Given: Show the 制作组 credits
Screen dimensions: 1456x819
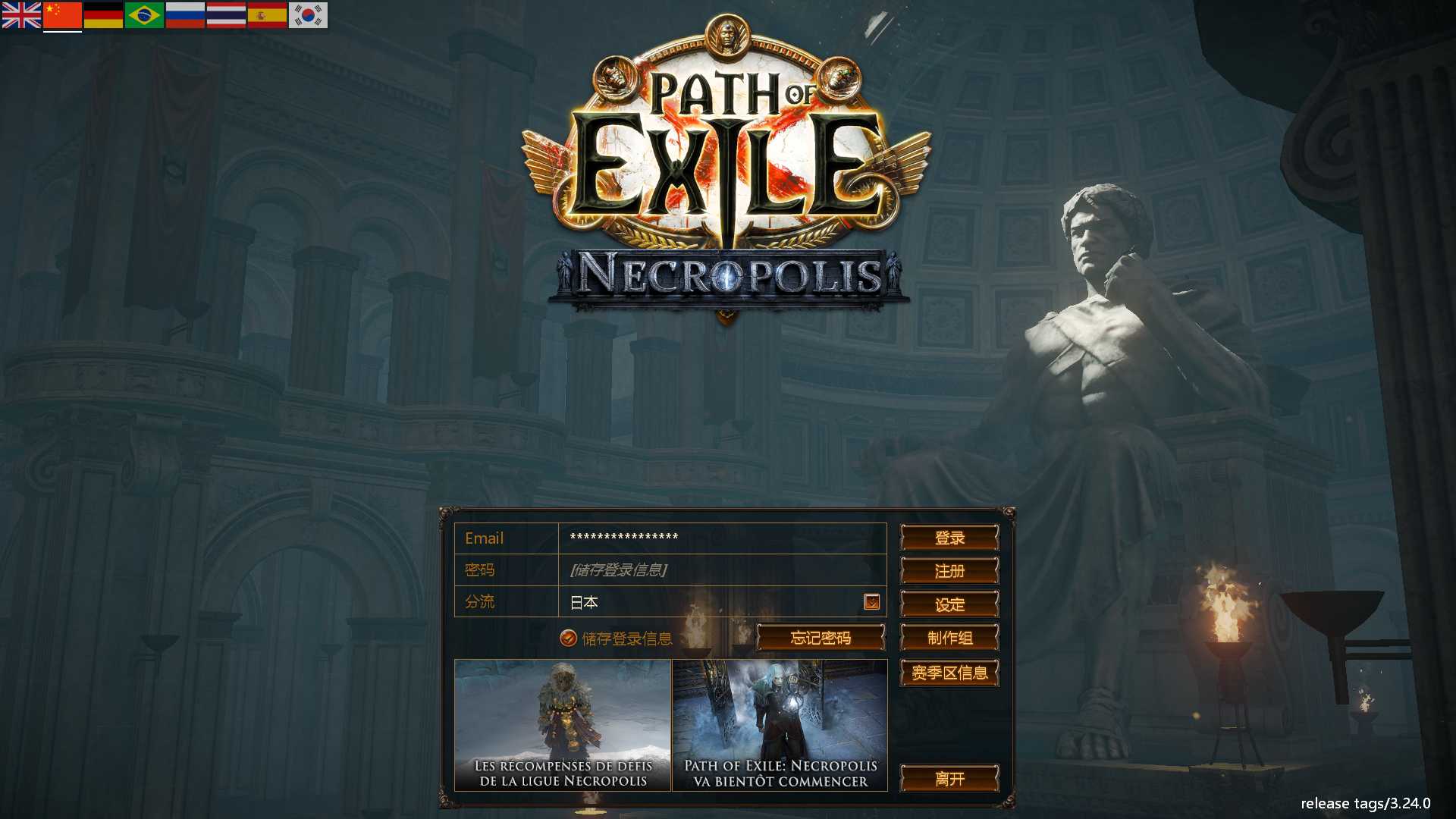Looking at the screenshot, I should [x=949, y=638].
